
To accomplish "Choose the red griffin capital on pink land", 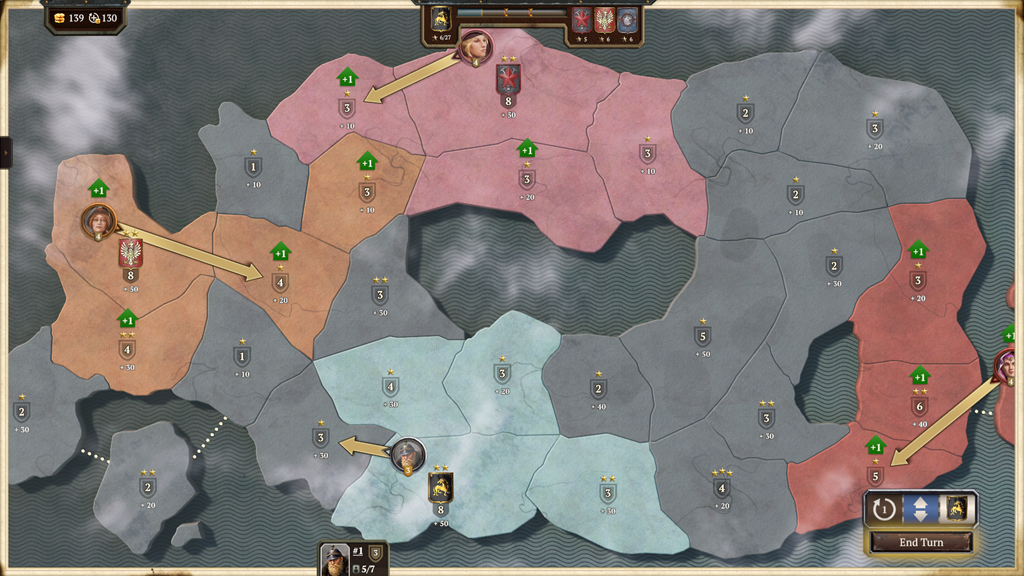I will [508, 78].
